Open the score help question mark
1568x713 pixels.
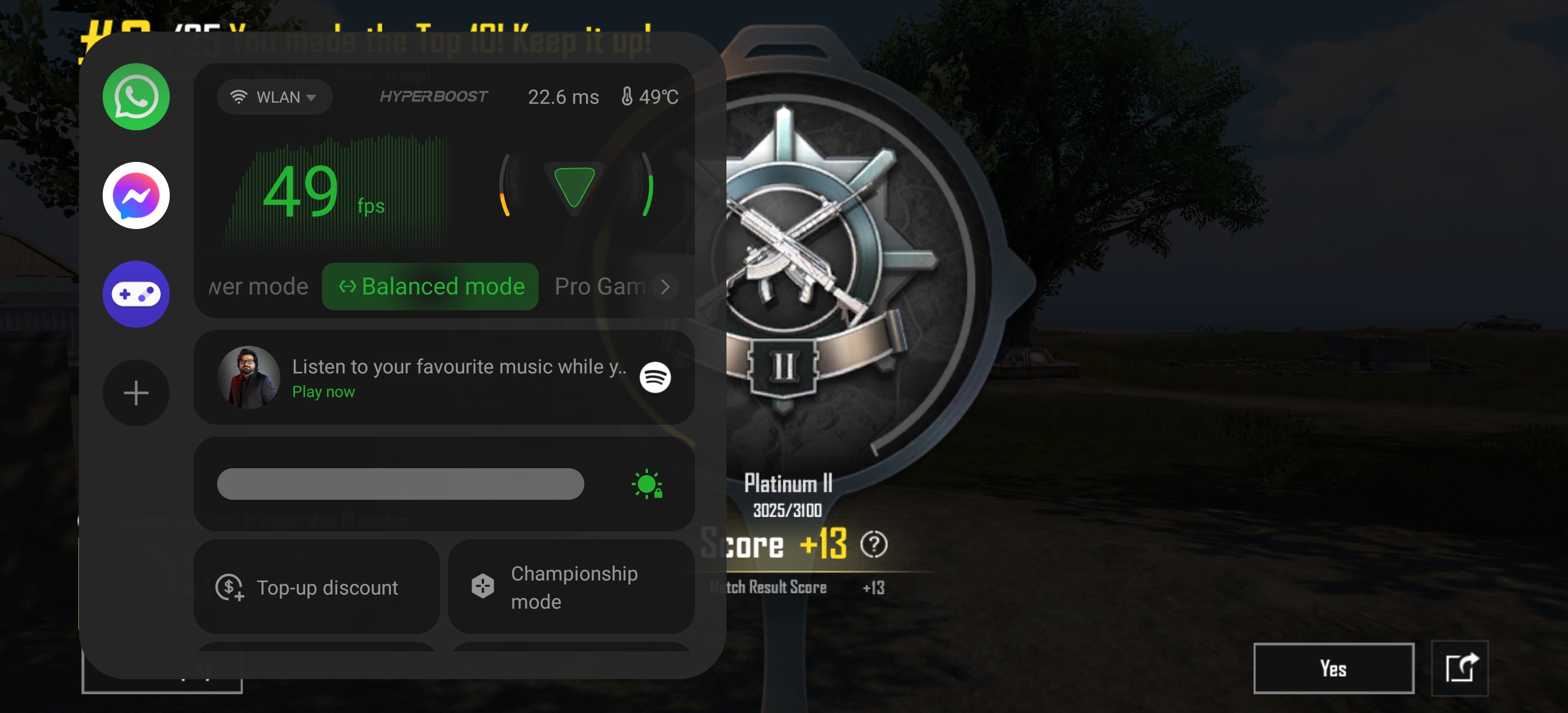tap(874, 544)
